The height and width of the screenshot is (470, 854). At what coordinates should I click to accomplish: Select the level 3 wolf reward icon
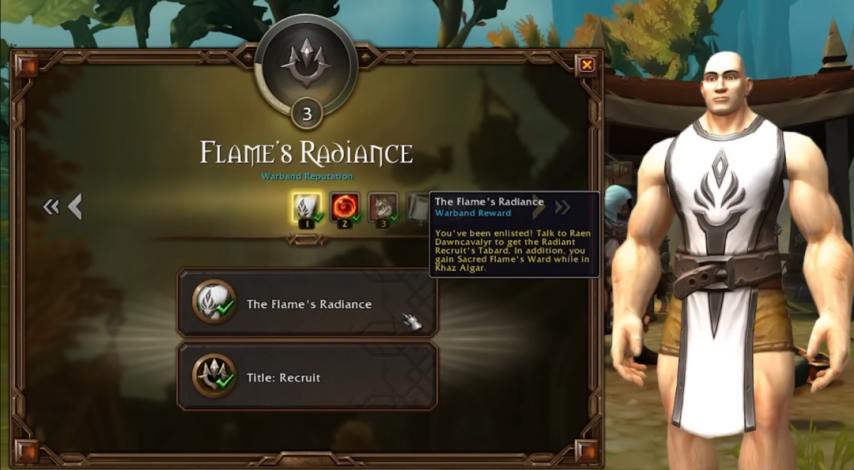click(x=383, y=207)
